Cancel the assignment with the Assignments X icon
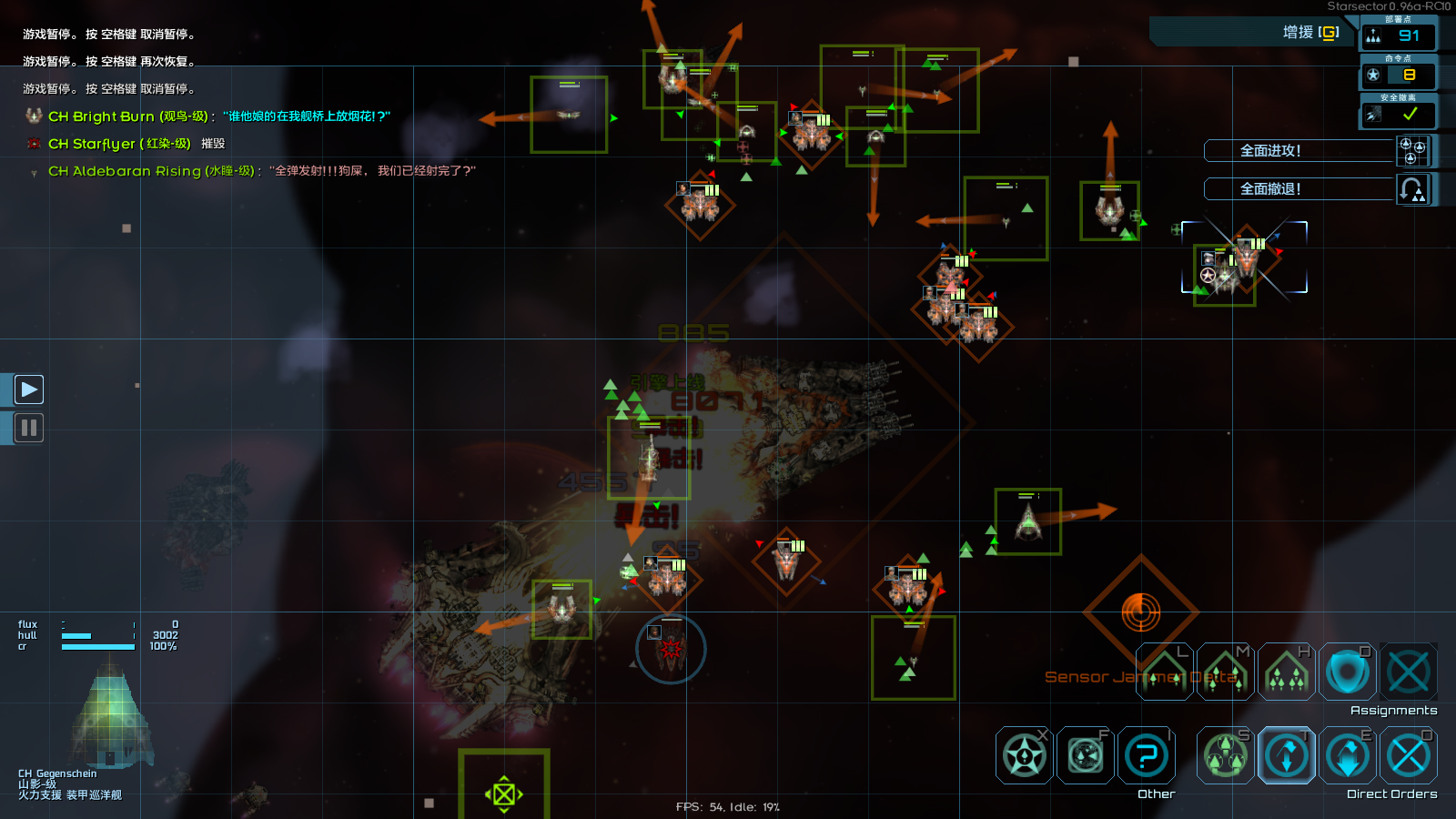Screen dimensions: 1456x819 (x=1409, y=673)
